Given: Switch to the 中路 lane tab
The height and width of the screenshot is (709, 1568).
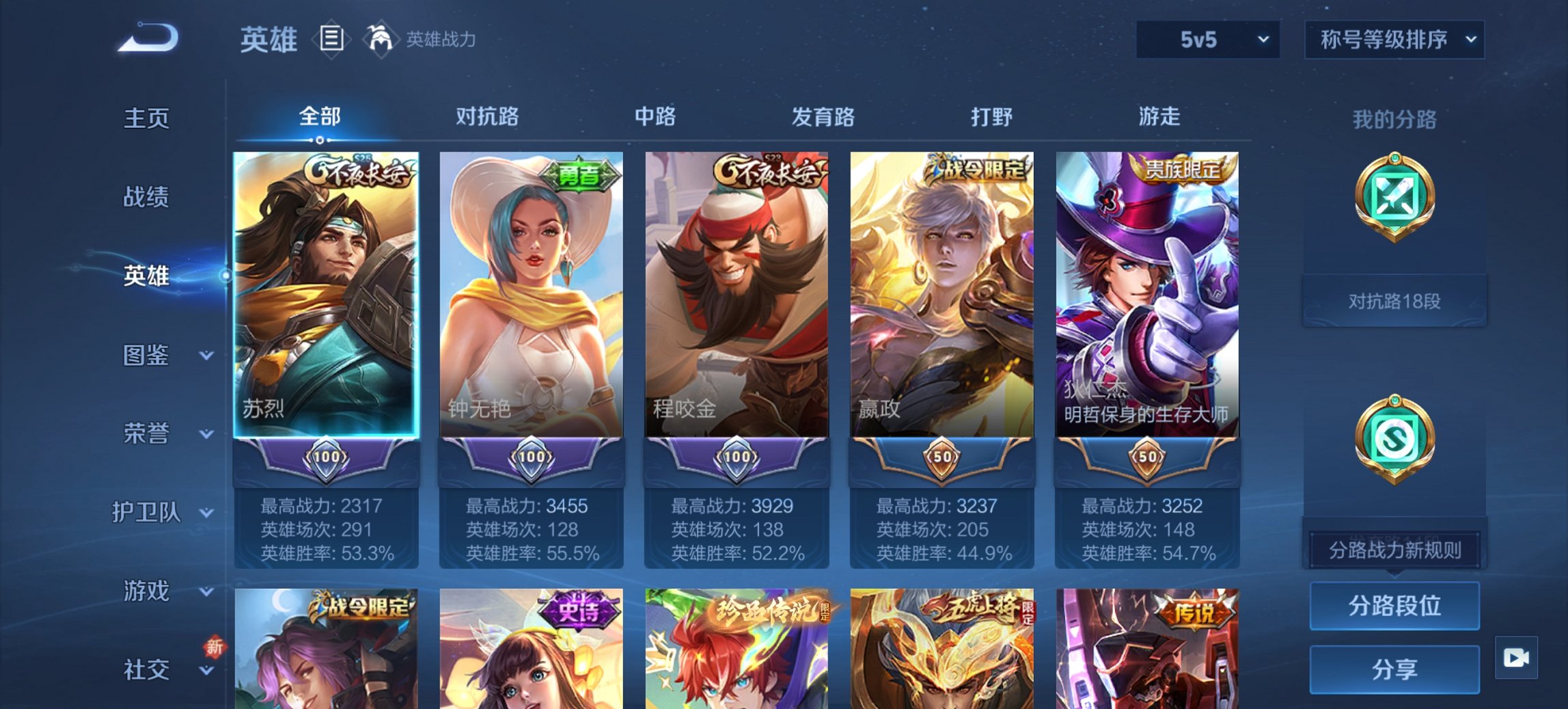Looking at the screenshot, I should point(653,117).
